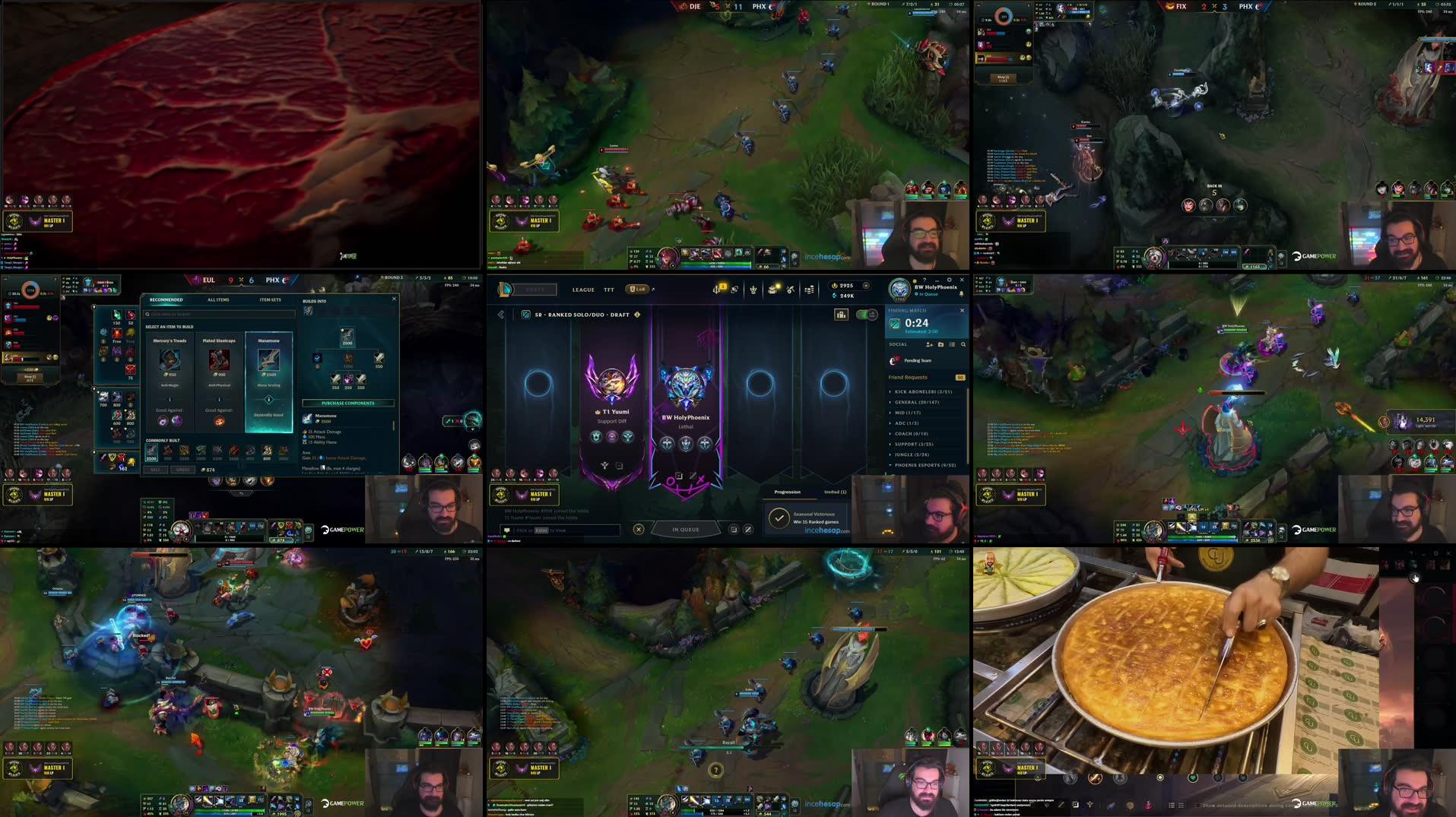Open the ALL ITEMS tab in the shop
Image resolution: width=1456 pixels, height=817 pixels.
[x=218, y=300]
